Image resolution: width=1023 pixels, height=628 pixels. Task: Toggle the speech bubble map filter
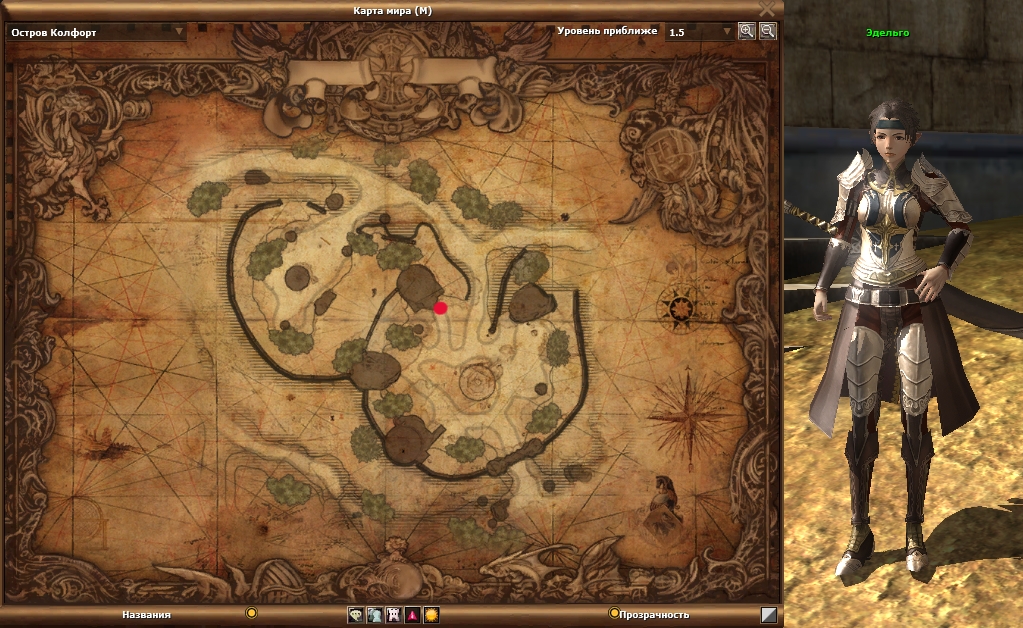355,615
